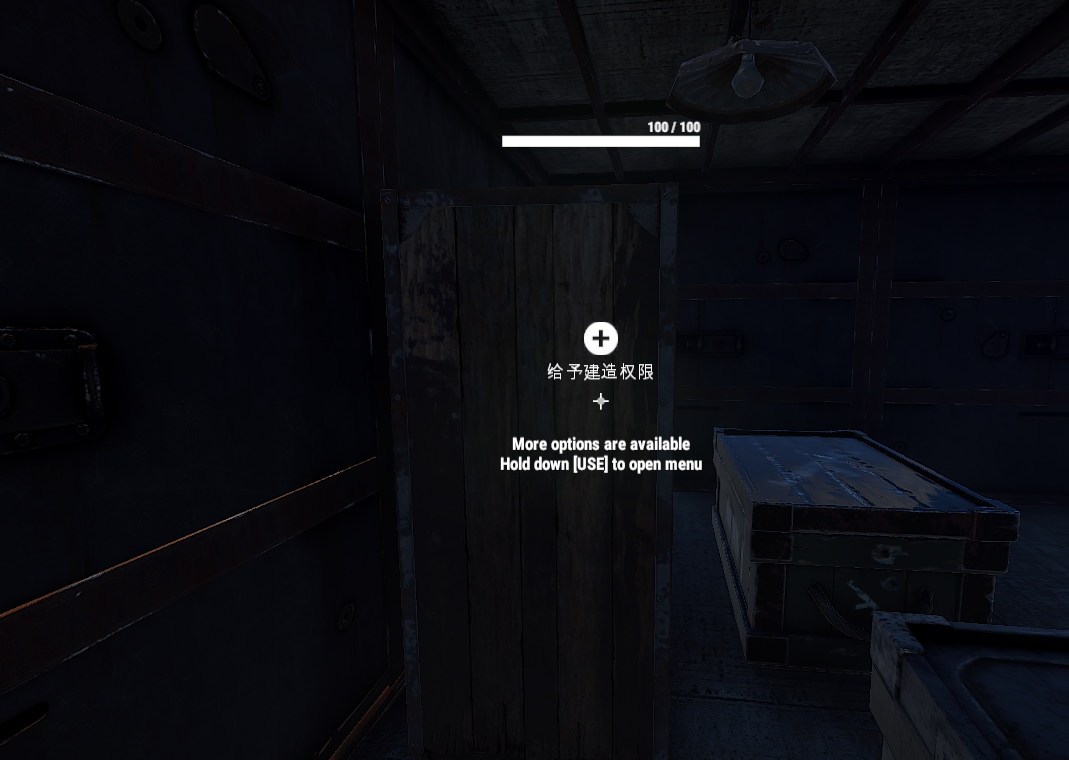Select the plus icon for 给予建造权限
The image size is (1069, 760).
tap(600, 339)
